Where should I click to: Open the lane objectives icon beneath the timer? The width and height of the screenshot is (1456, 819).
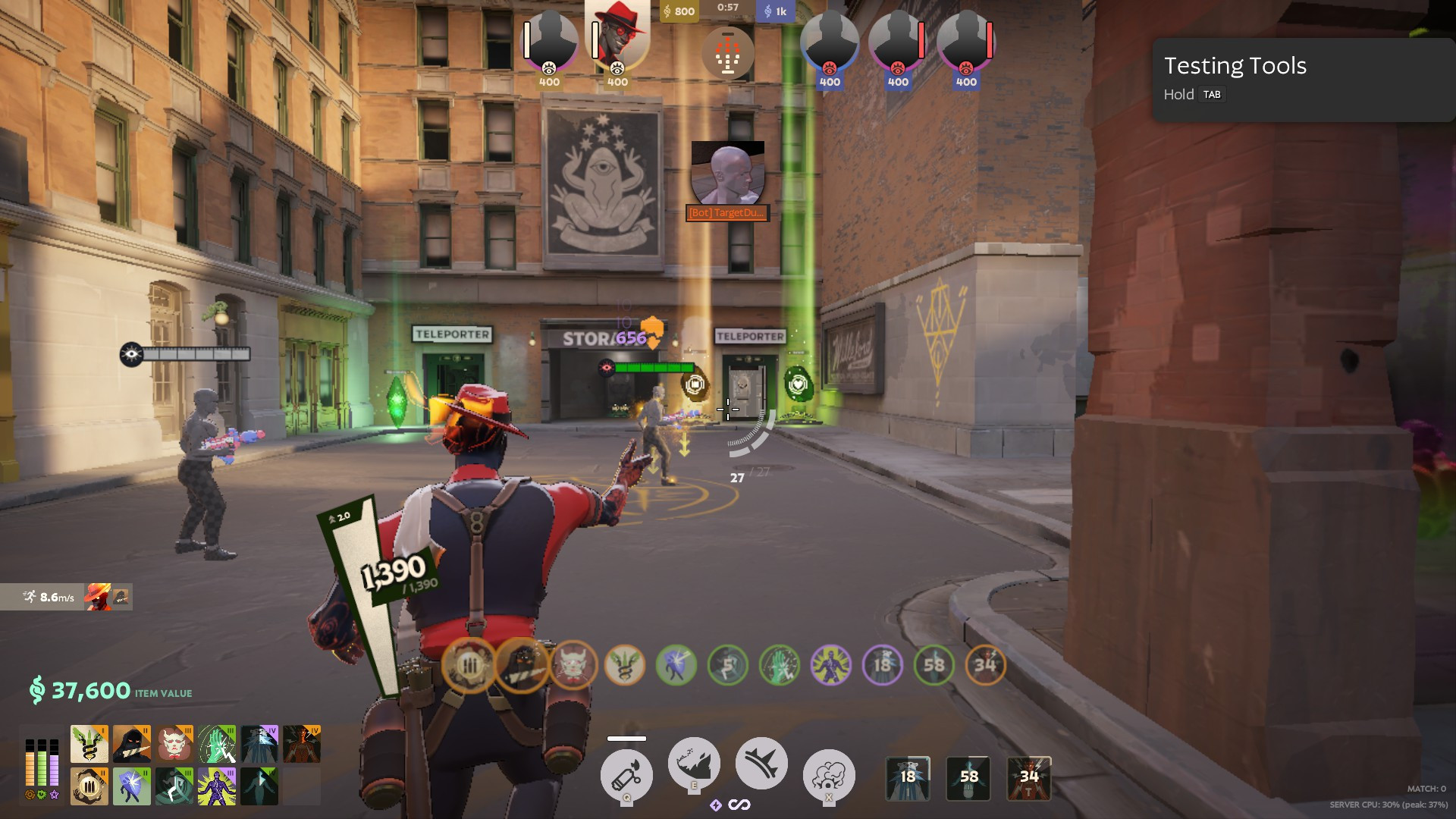[727, 53]
